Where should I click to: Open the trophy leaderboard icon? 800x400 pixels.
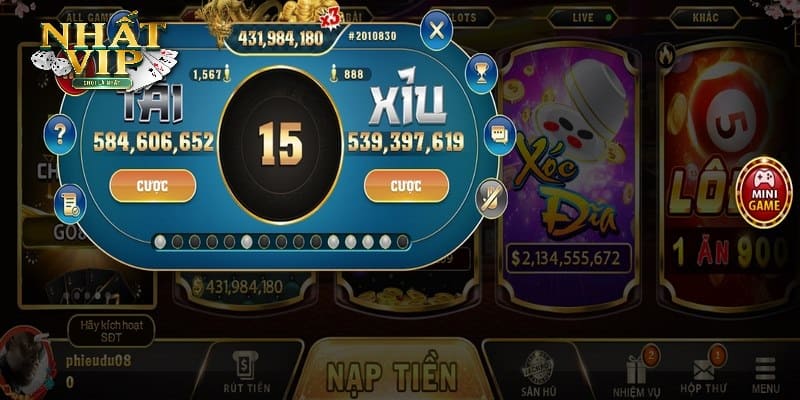point(481,74)
